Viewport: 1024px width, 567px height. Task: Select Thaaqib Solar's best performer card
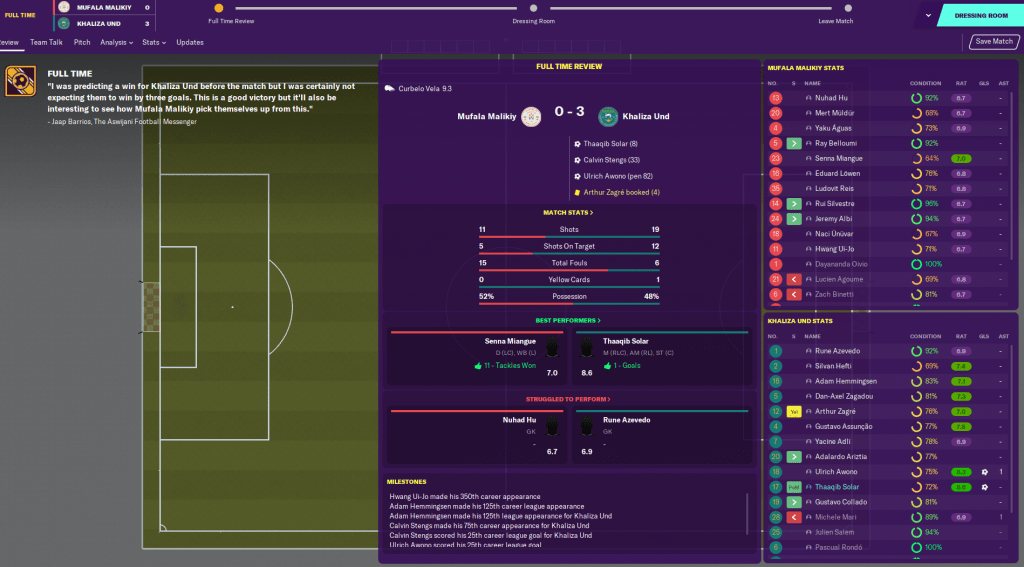click(660, 356)
